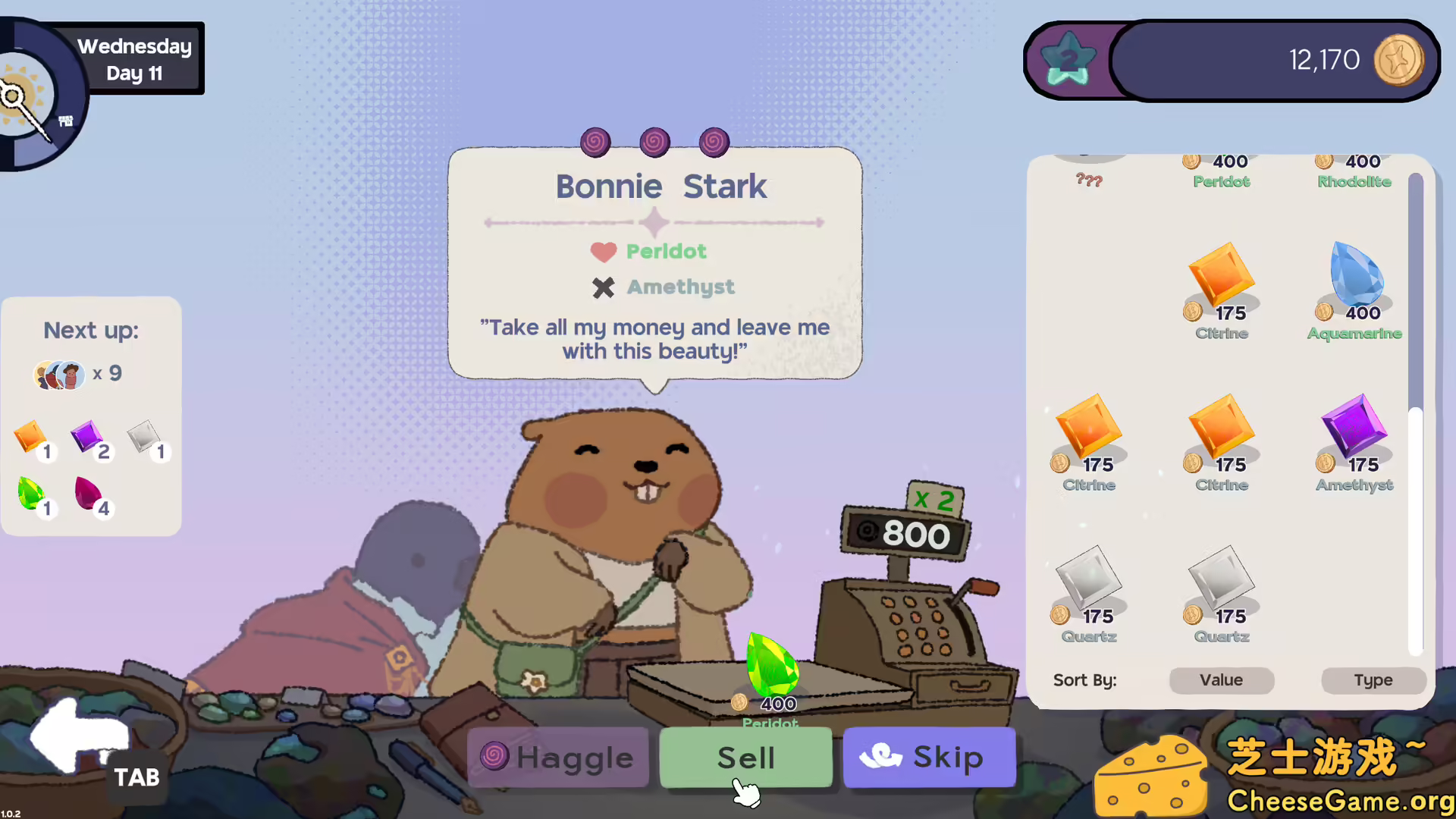The width and height of the screenshot is (1456, 819).
Task: Click the hand icon on the Skip button
Action: click(x=880, y=756)
